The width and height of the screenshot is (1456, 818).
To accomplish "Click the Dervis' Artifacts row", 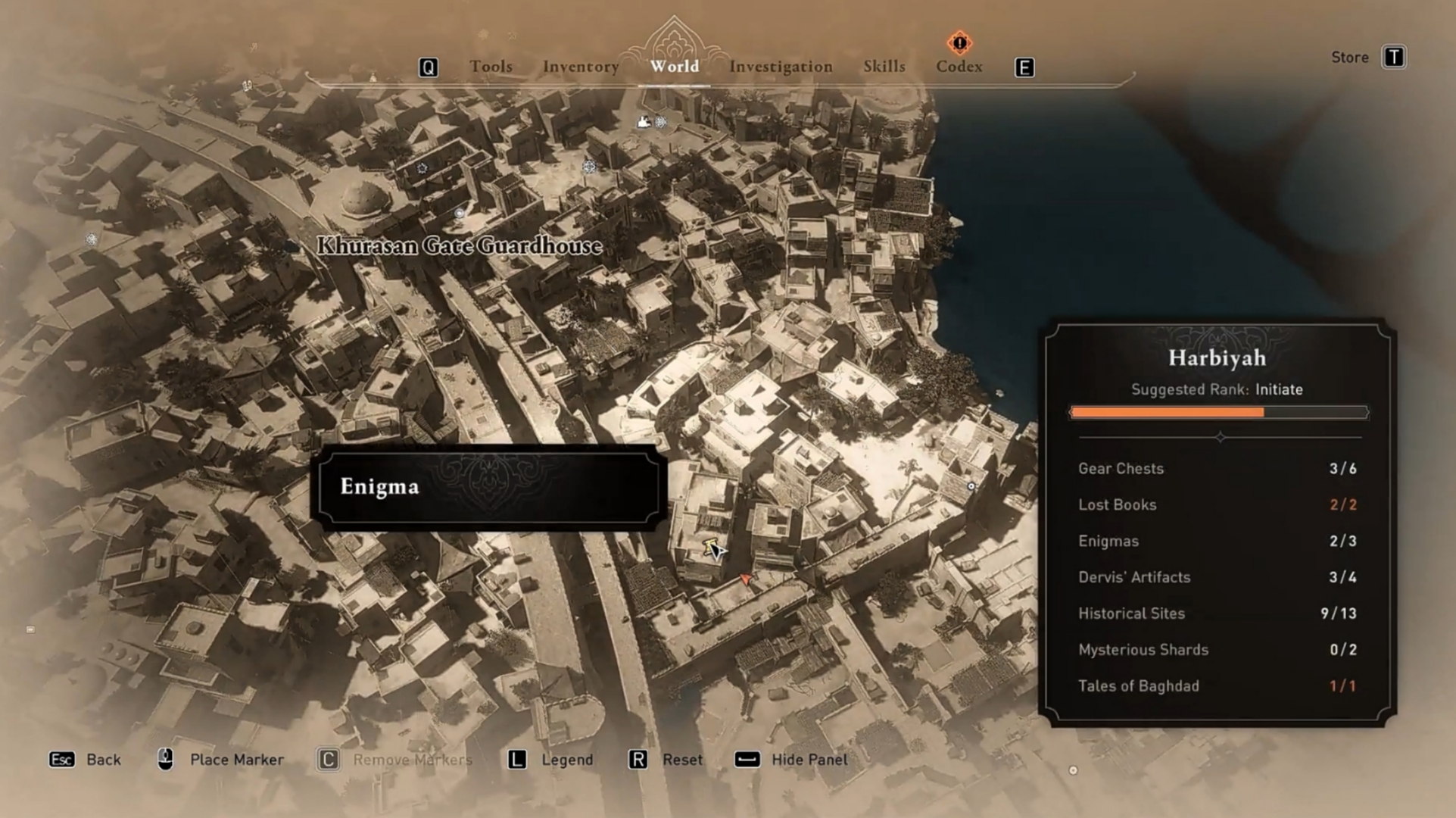I will pos(1217,577).
